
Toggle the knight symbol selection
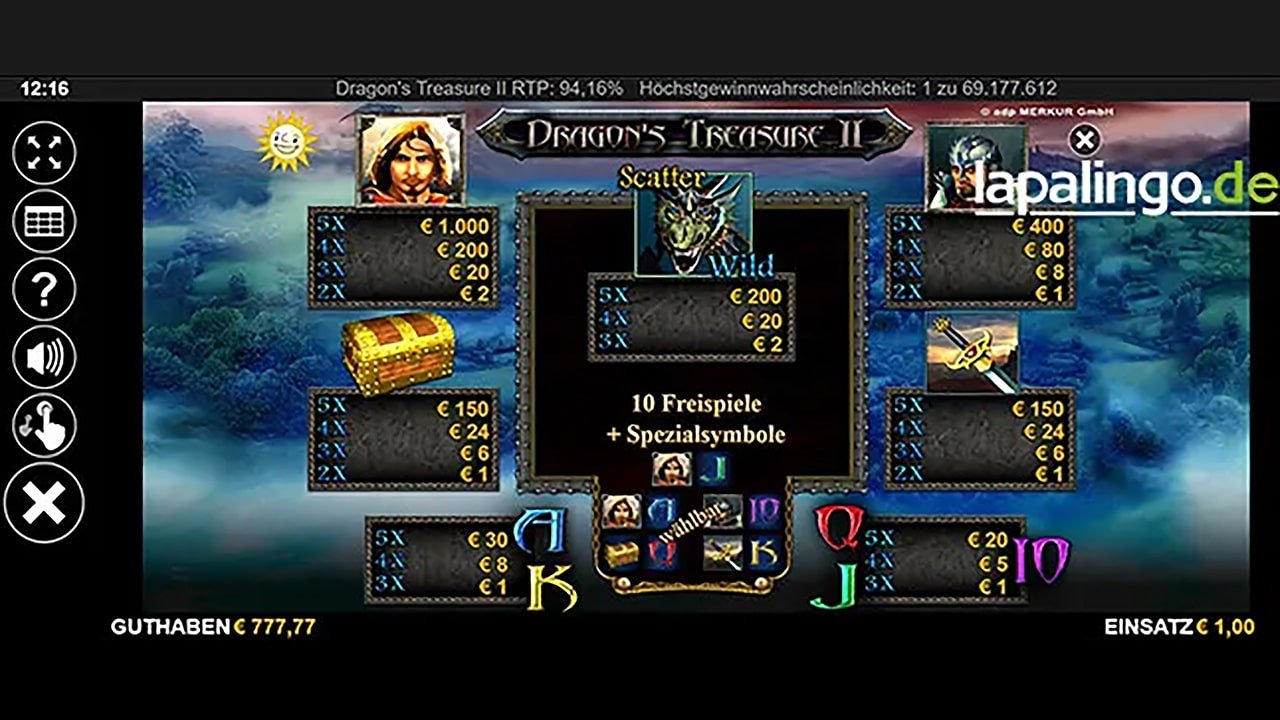point(722,512)
